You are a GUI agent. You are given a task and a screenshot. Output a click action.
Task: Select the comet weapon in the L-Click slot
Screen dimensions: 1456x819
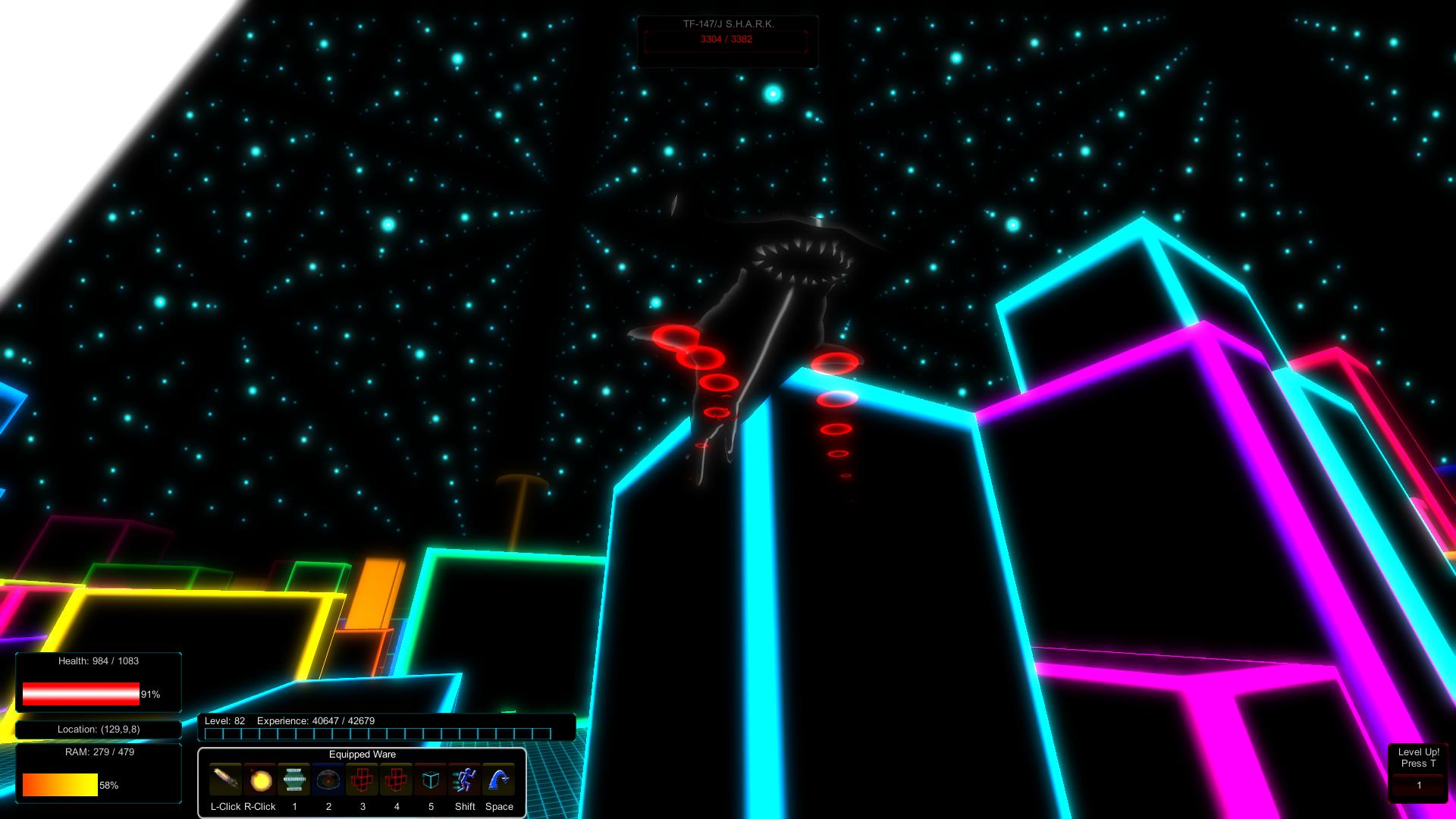point(225,780)
